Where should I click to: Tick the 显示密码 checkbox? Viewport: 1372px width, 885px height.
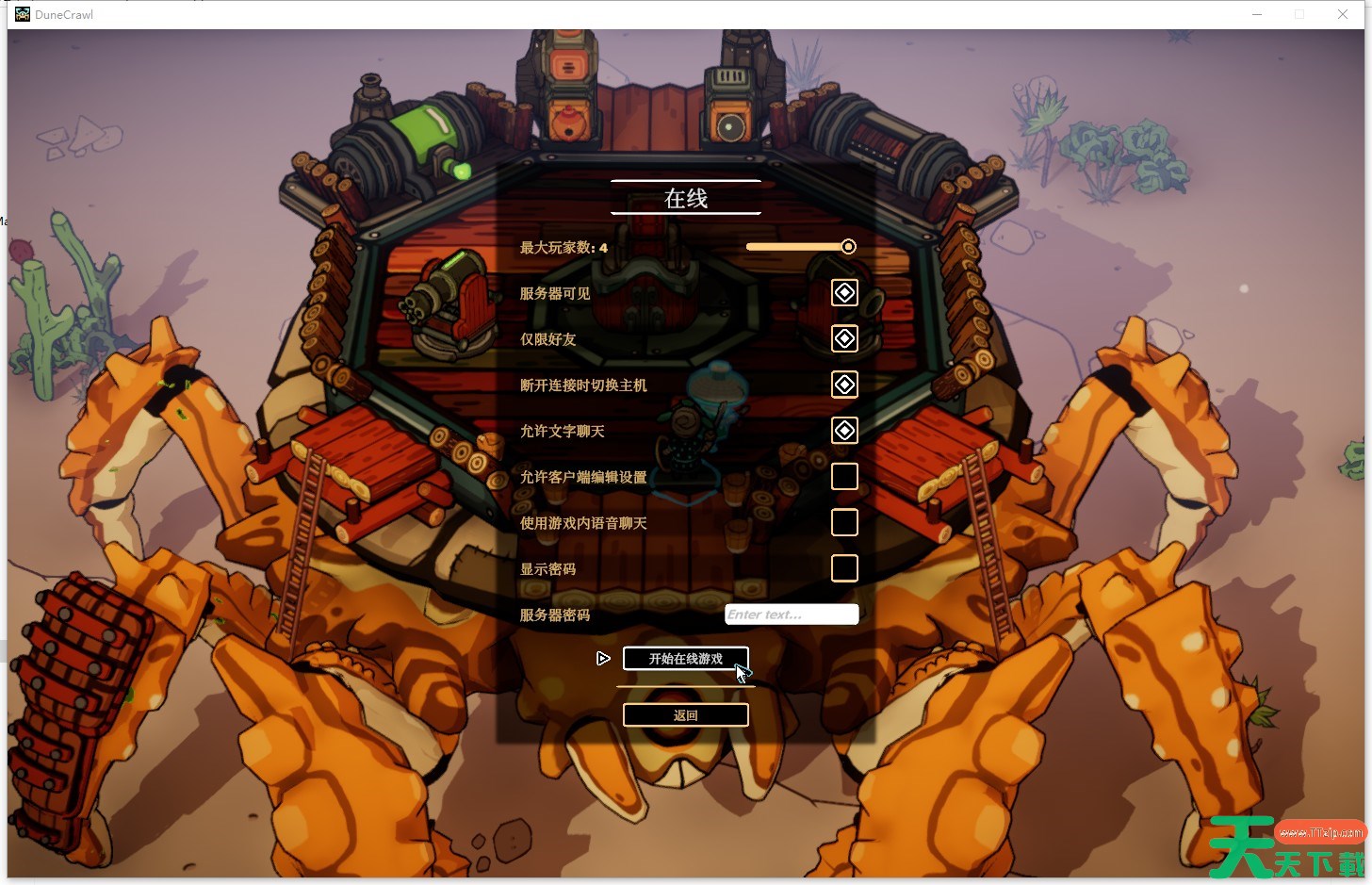point(844,568)
